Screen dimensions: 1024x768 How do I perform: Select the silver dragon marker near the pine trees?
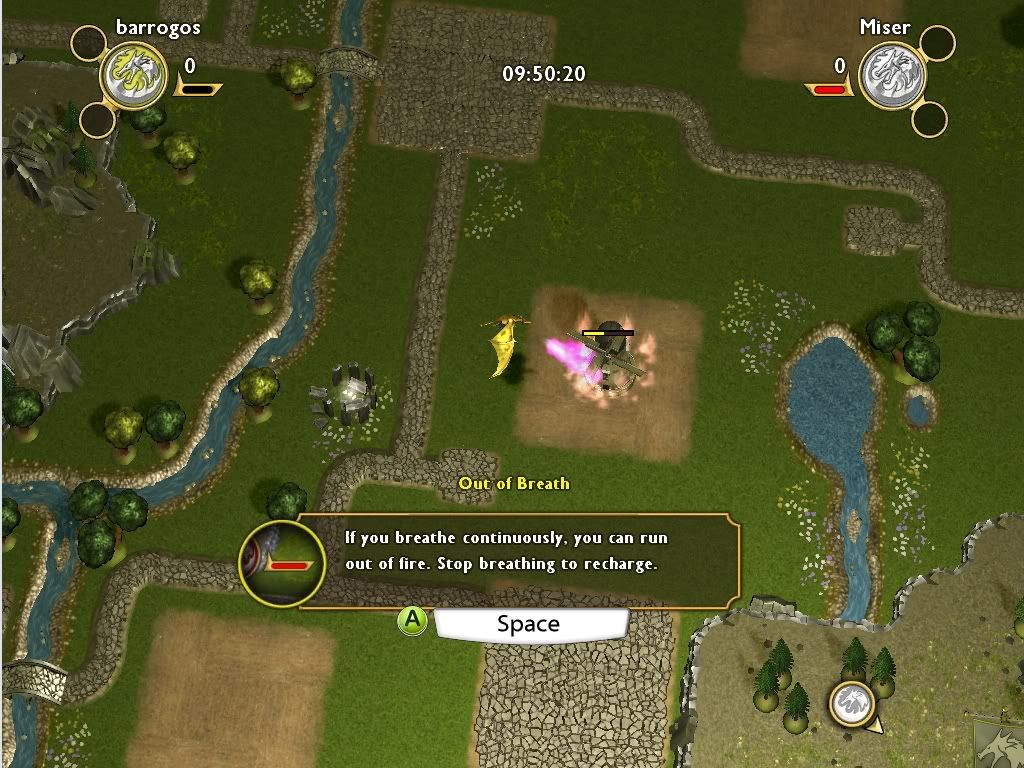tap(852, 704)
